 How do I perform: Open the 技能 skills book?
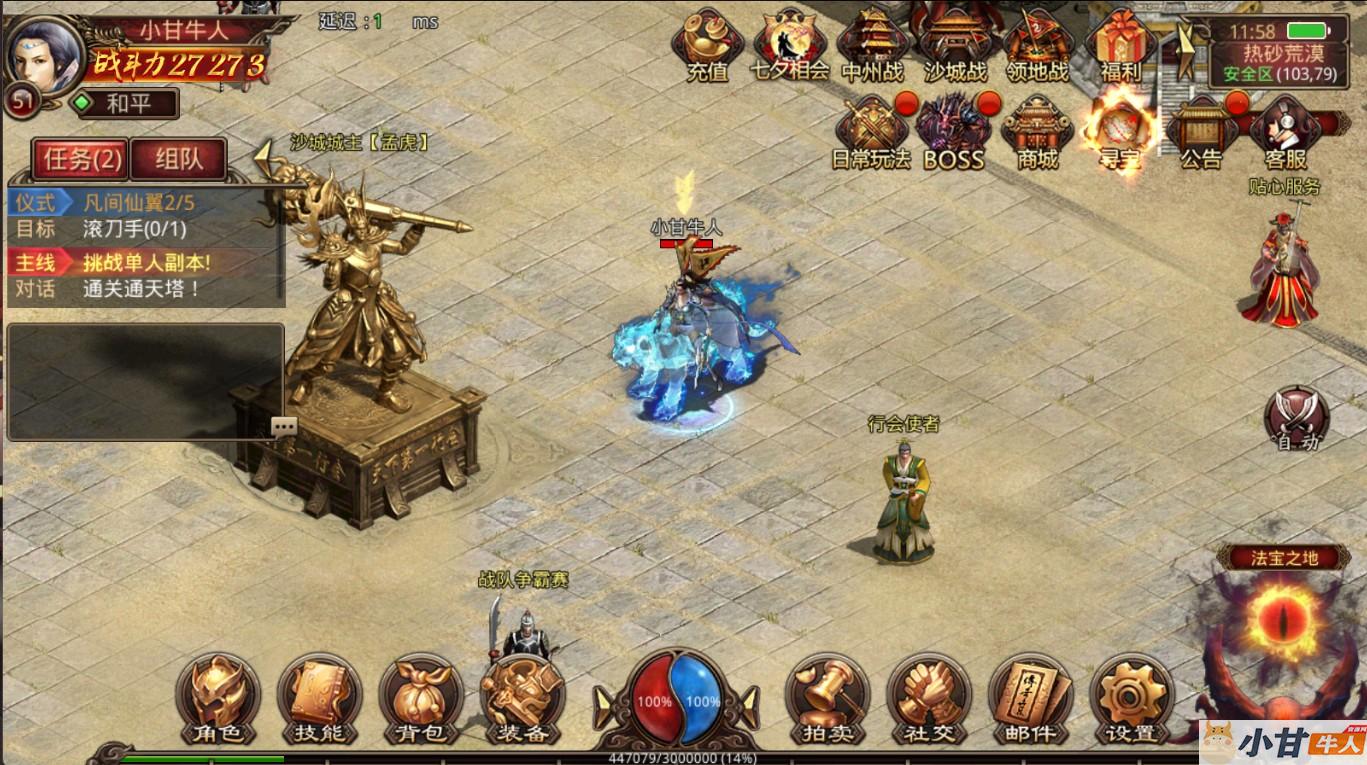[x=319, y=699]
